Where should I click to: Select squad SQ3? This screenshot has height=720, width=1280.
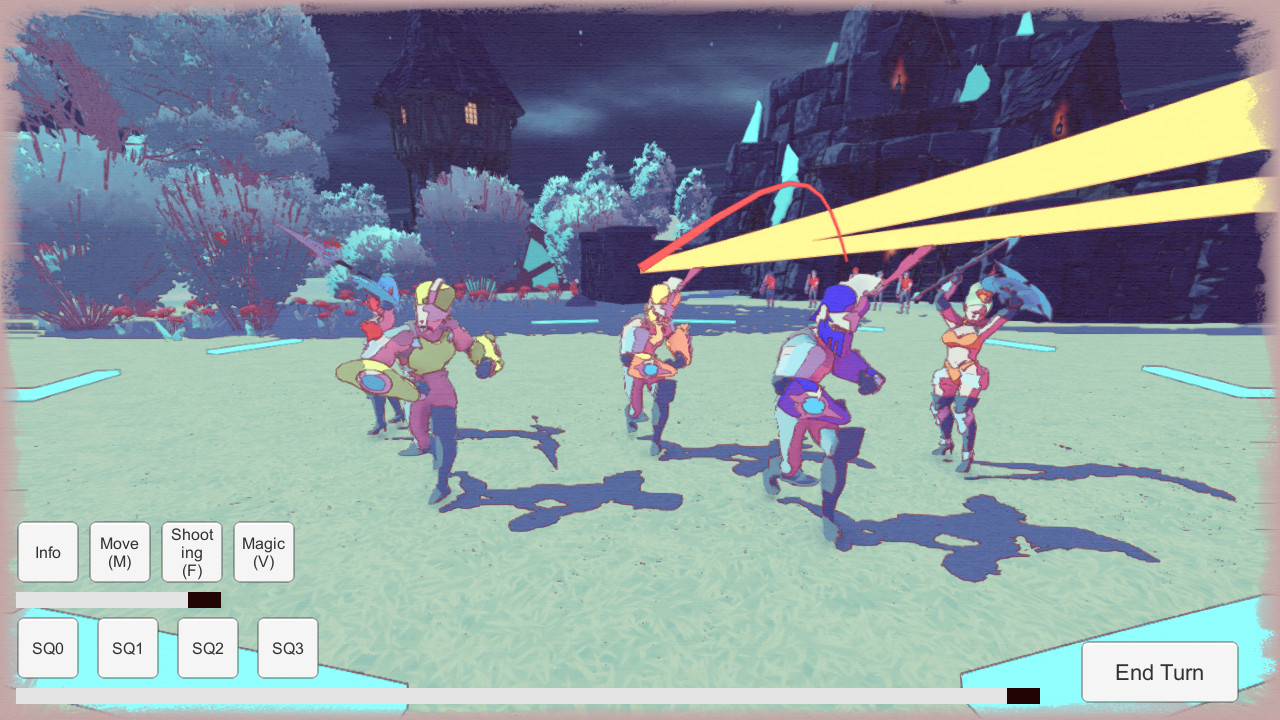287,647
